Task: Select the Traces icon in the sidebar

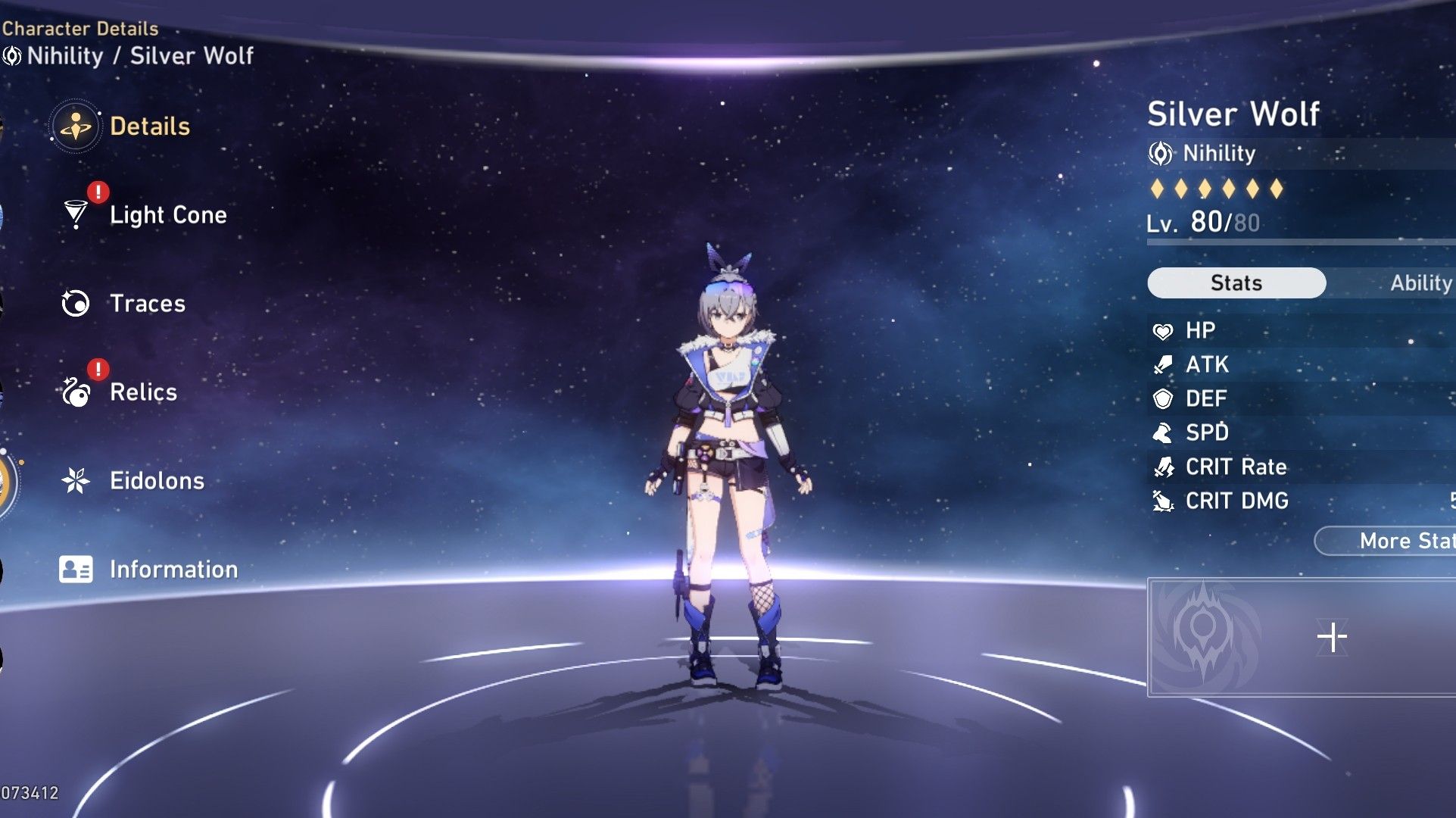Action: coord(75,303)
